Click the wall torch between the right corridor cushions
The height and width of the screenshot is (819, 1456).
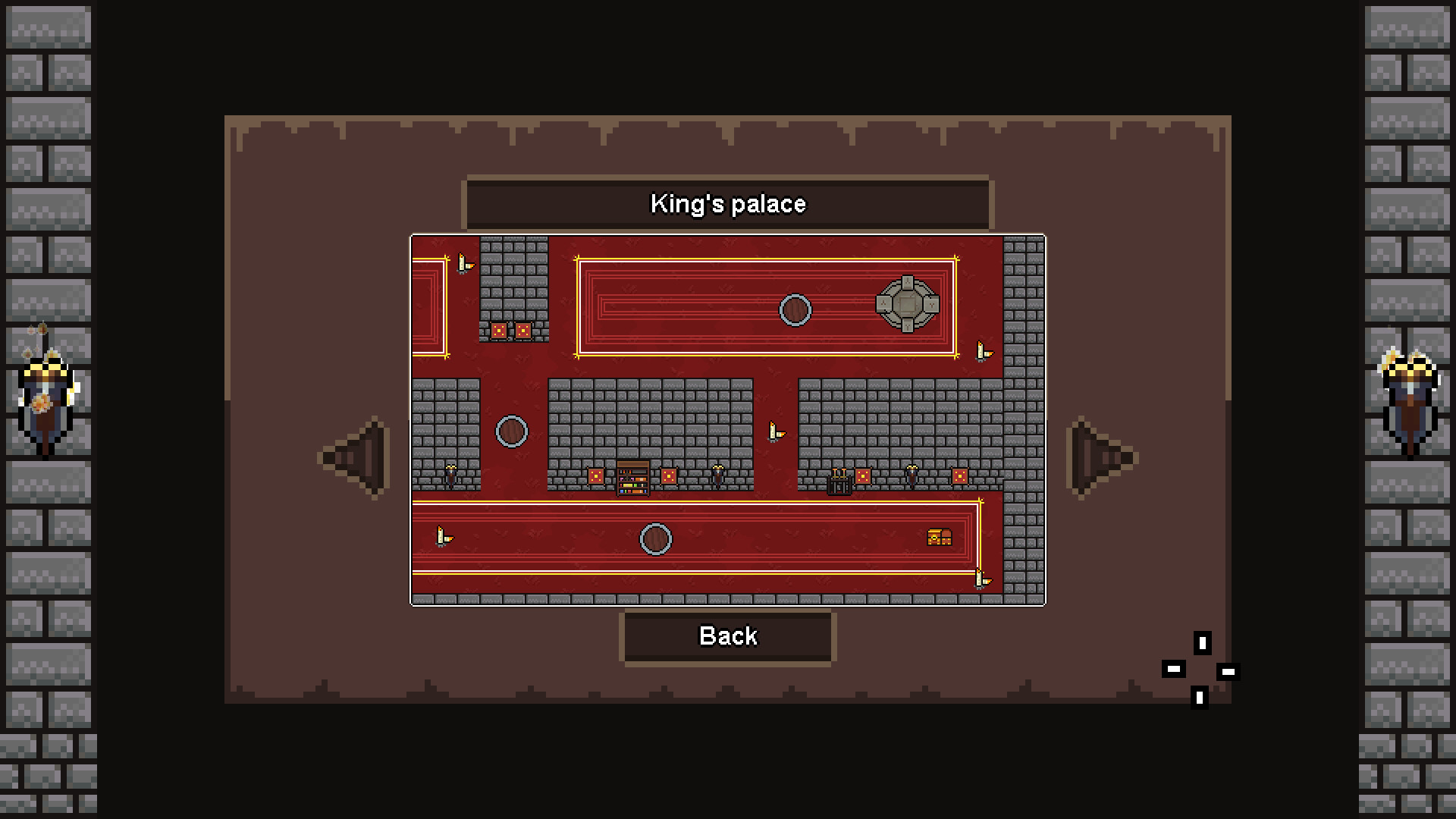point(911,475)
